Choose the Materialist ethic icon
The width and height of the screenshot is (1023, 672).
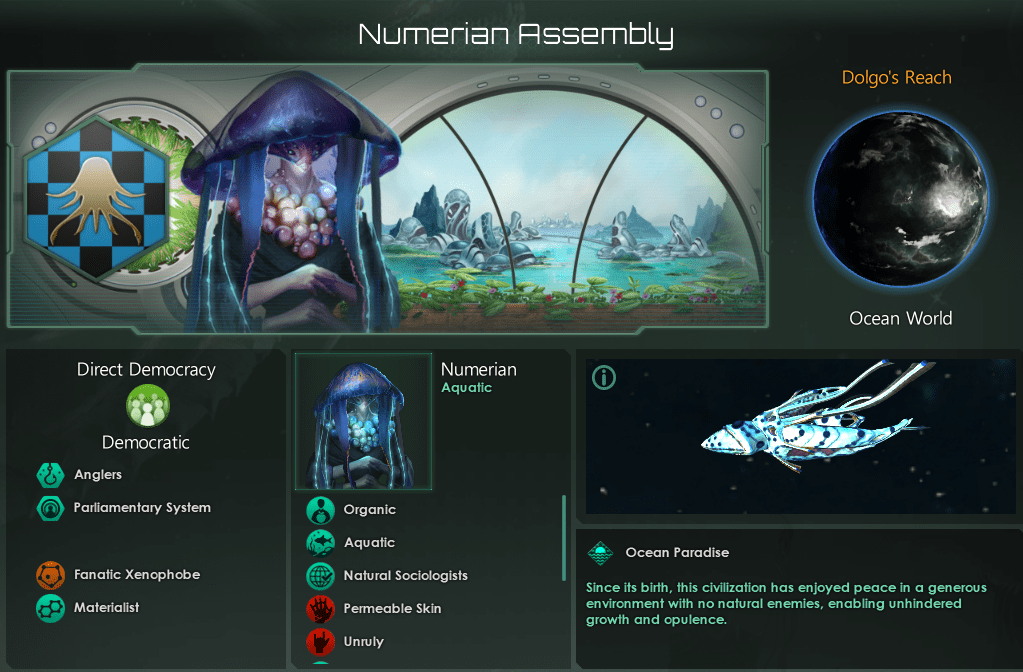tap(51, 607)
